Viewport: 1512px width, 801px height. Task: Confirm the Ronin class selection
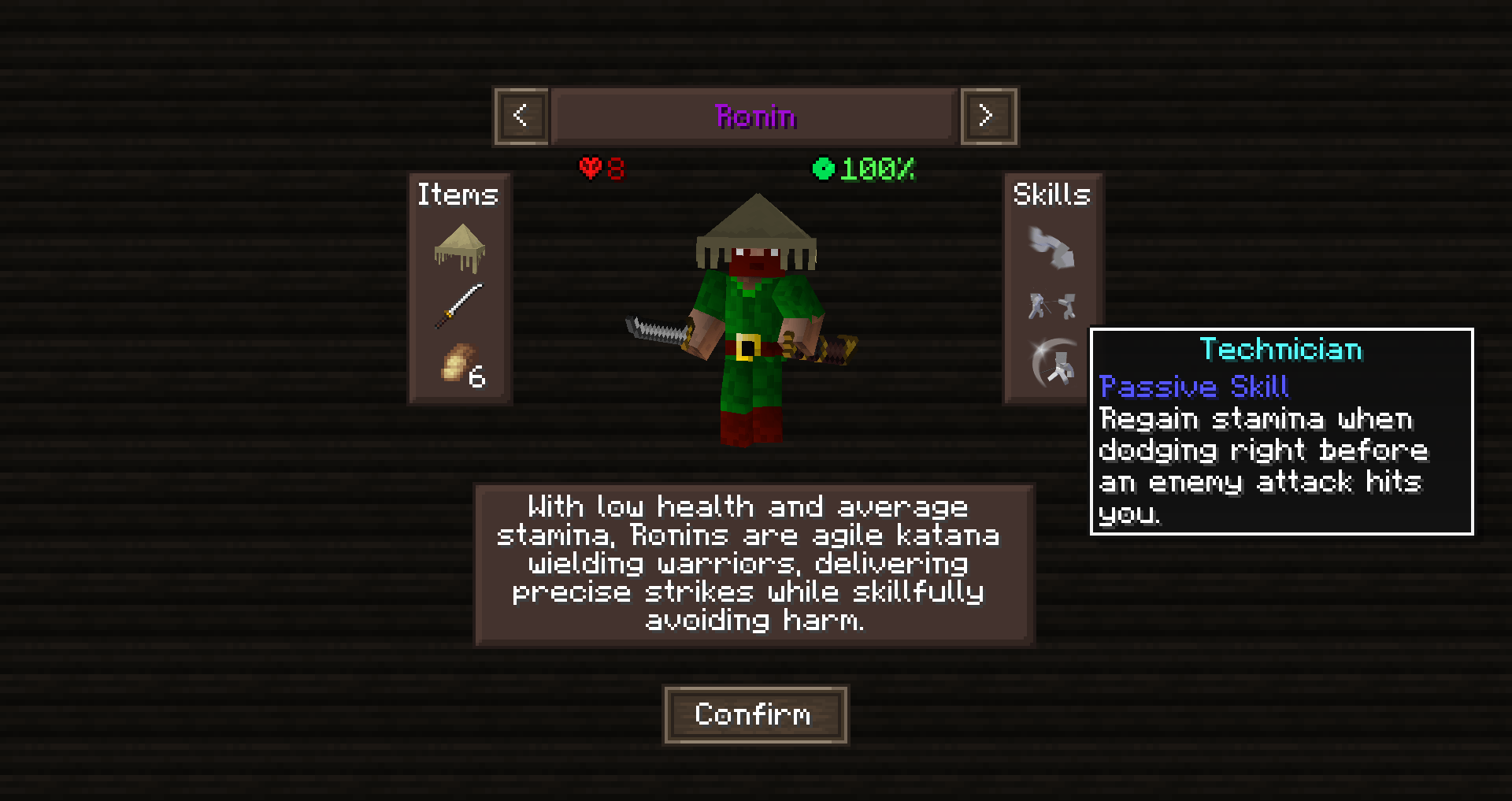(755, 714)
